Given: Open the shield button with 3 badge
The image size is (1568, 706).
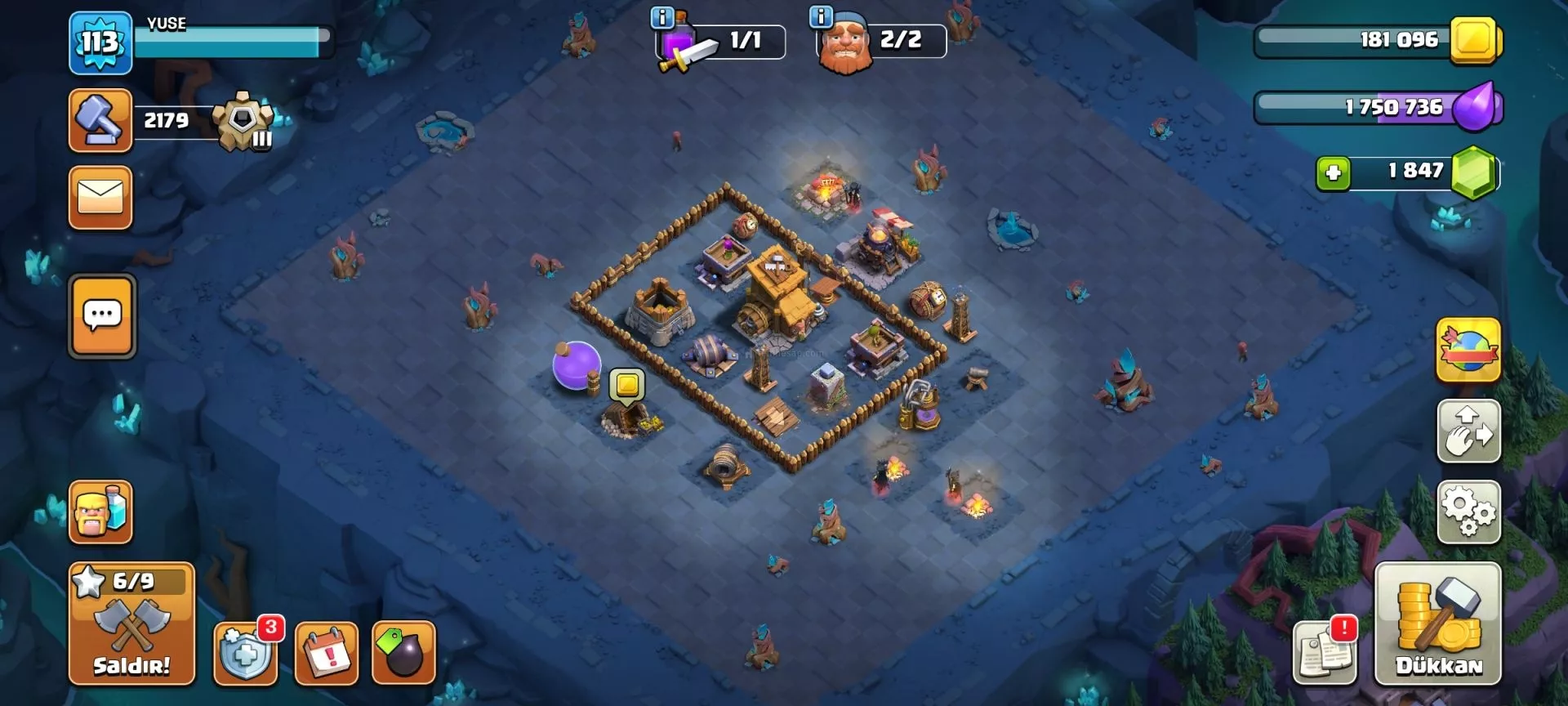Looking at the screenshot, I should click(x=245, y=653).
